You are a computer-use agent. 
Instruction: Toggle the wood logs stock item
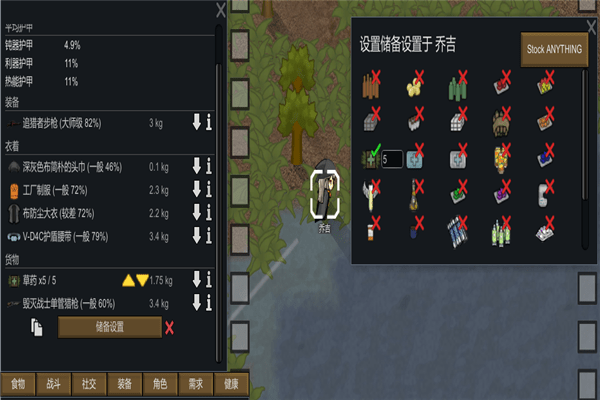pos(373,83)
